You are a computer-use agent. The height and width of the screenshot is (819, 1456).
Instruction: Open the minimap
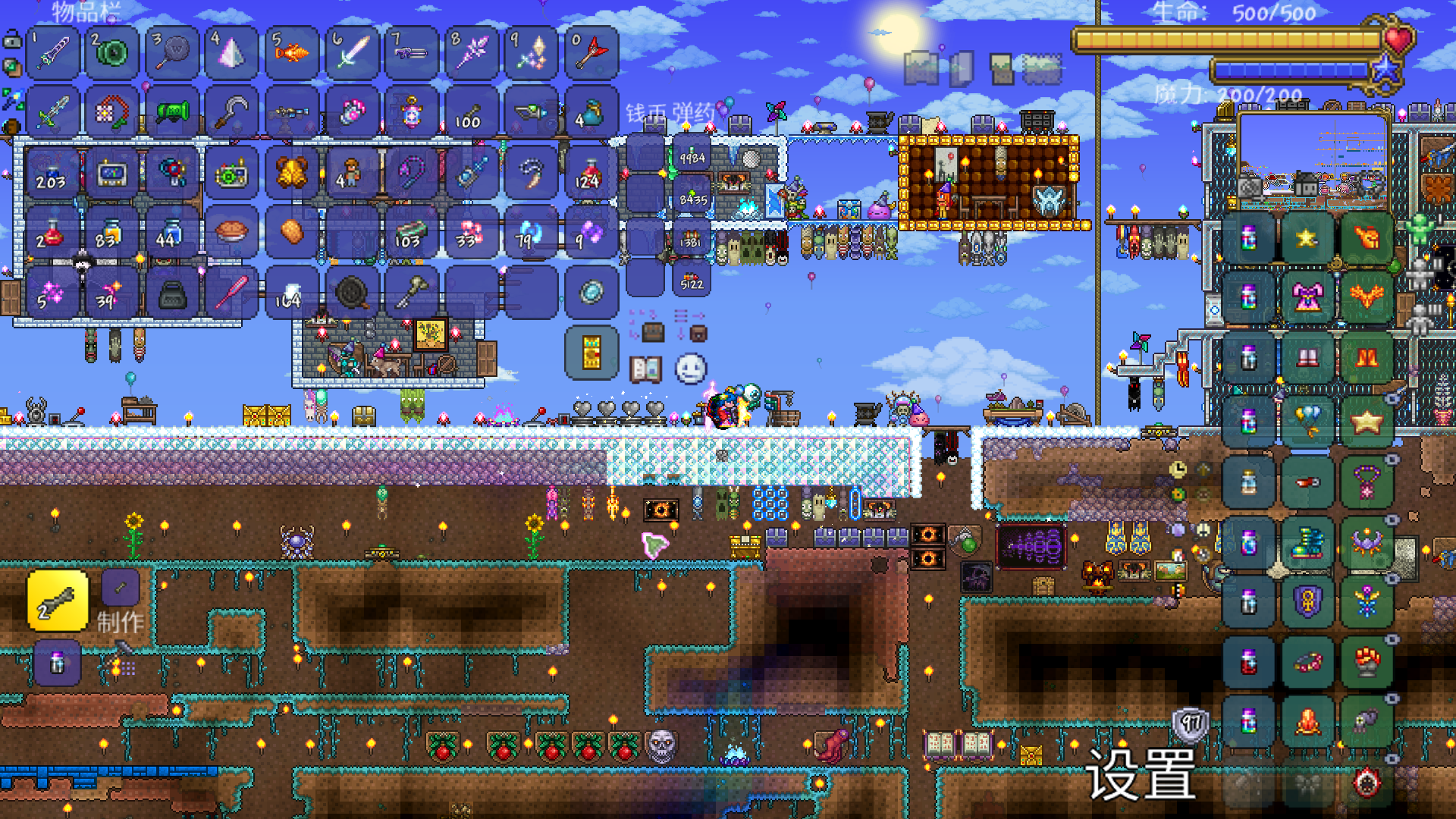click(x=1314, y=161)
